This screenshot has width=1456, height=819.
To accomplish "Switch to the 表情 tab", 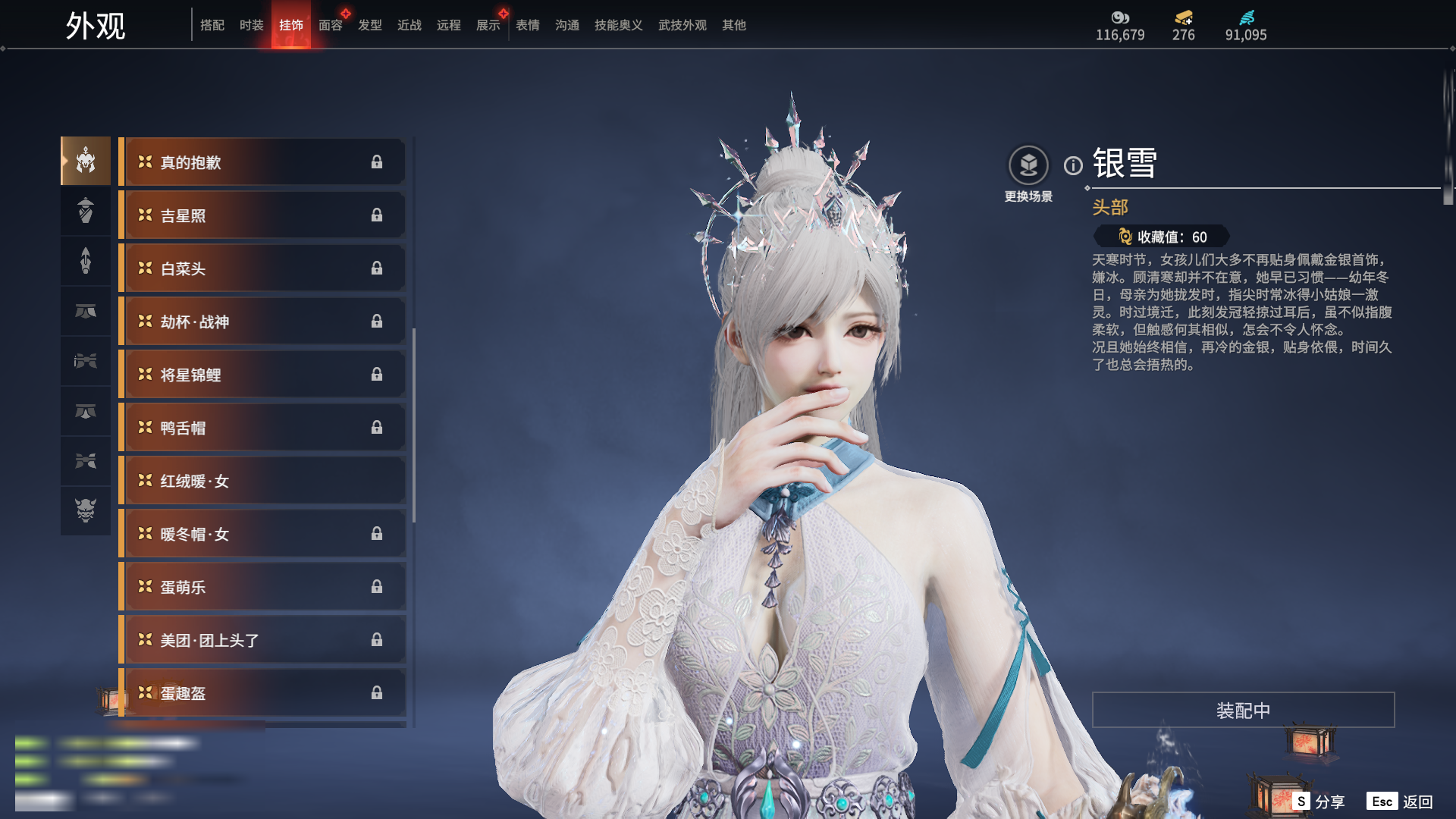I will 527,25.
